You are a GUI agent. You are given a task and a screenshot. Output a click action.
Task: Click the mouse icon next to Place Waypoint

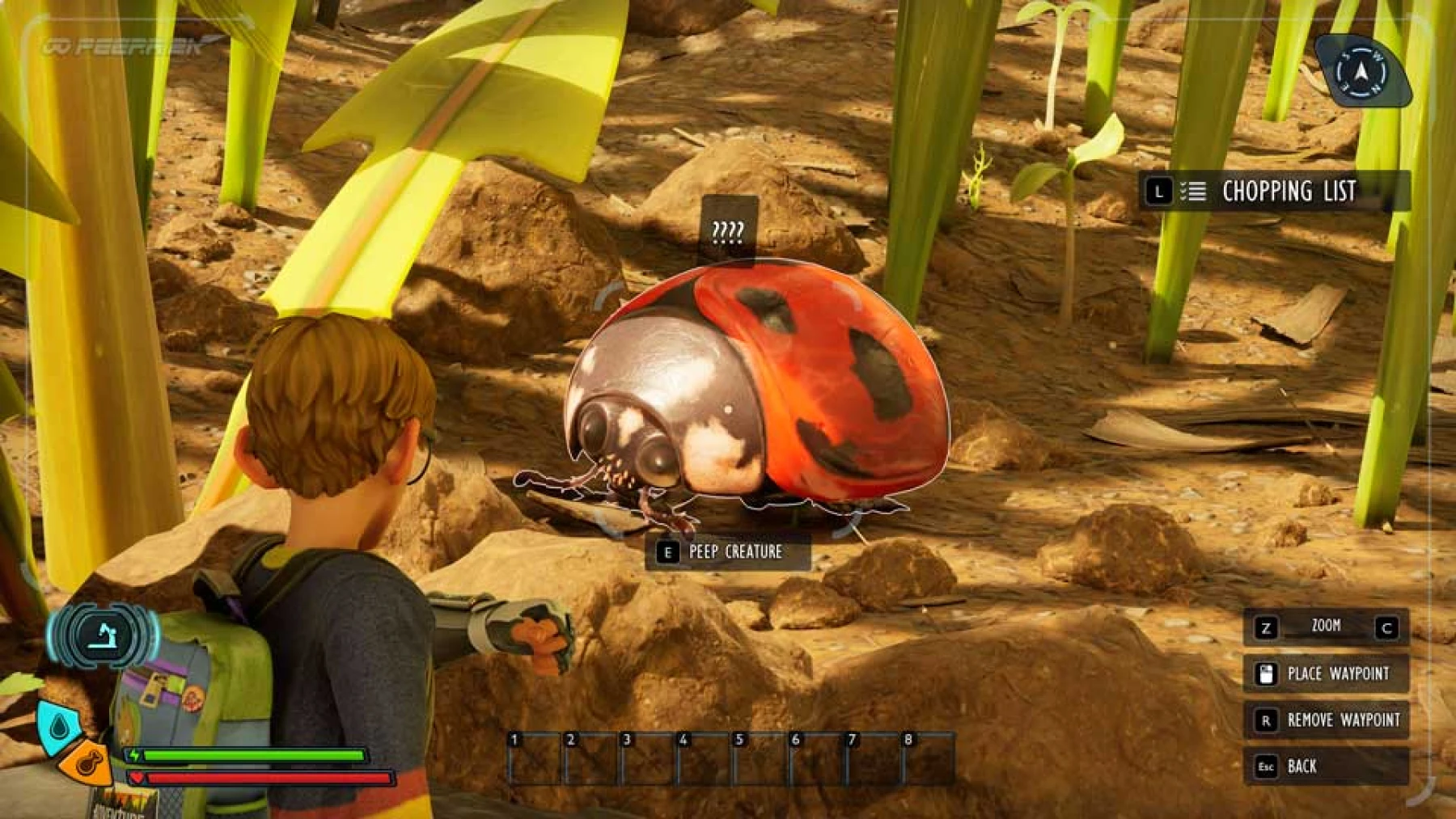click(x=1267, y=673)
